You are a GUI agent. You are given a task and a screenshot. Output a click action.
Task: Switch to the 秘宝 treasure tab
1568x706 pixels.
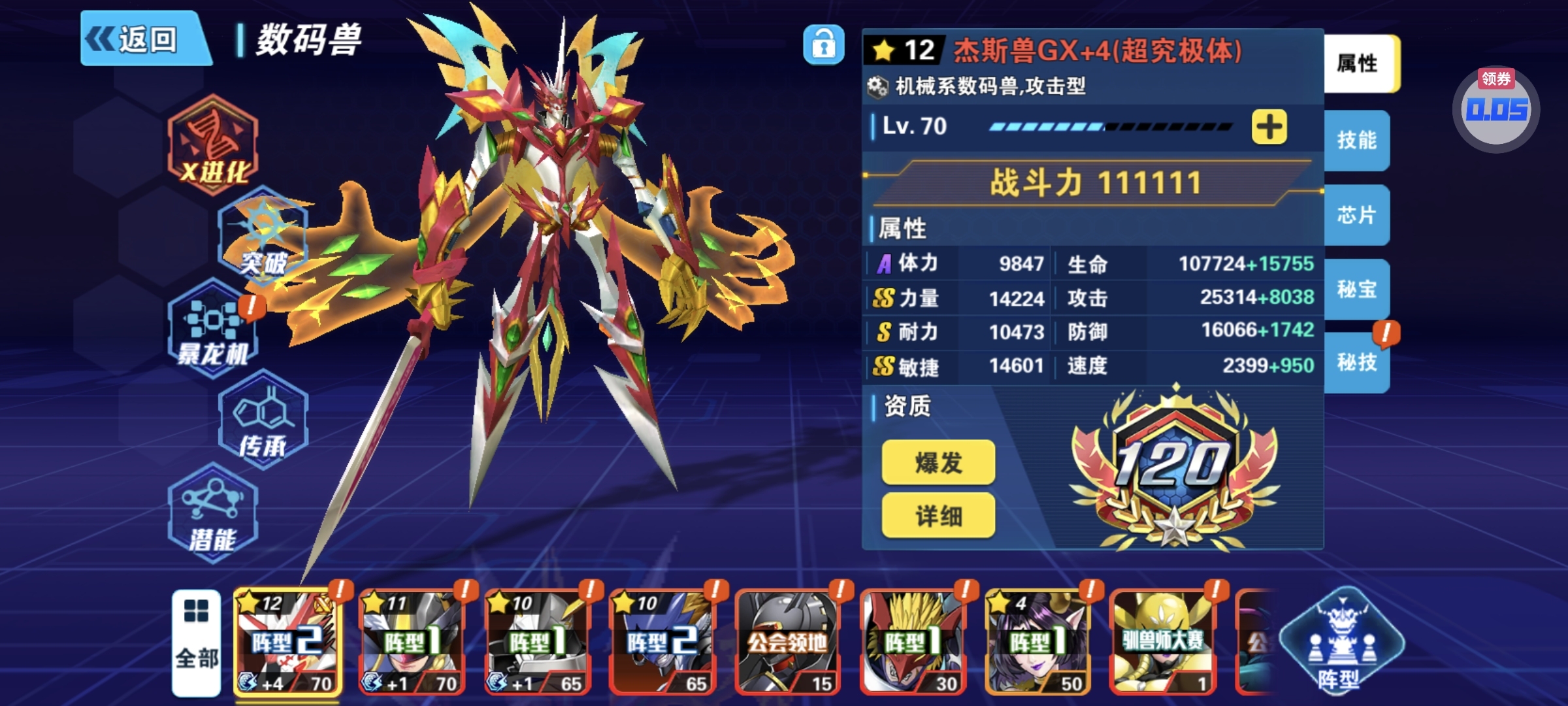click(1356, 289)
